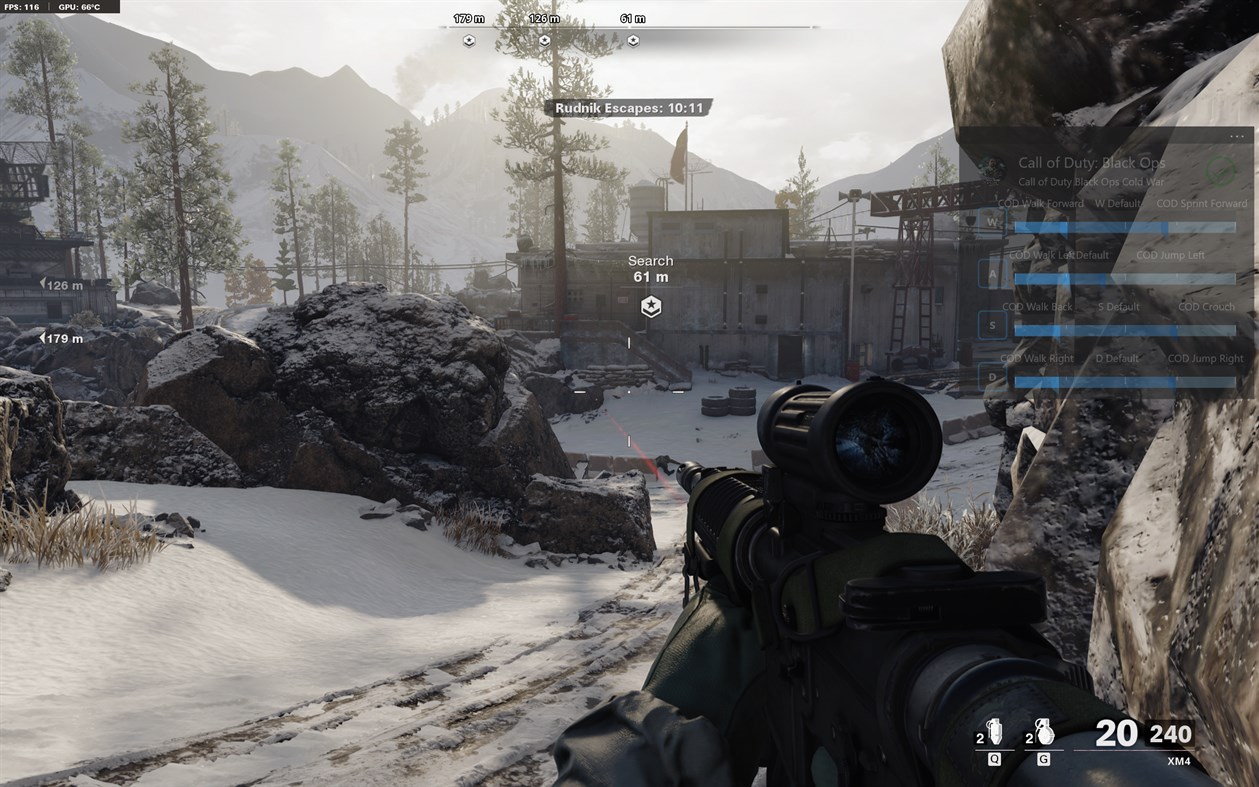Click the Search objective marker at 61 m
This screenshot has height=787, width=1259.
(650, 306)
